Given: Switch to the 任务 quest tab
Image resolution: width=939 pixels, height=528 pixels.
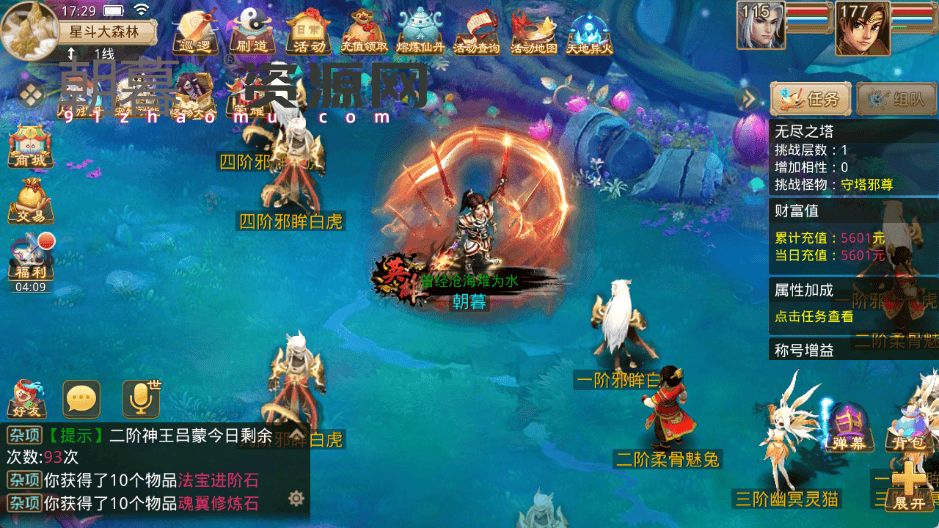Looking at the screenshot, I should 811,99.
